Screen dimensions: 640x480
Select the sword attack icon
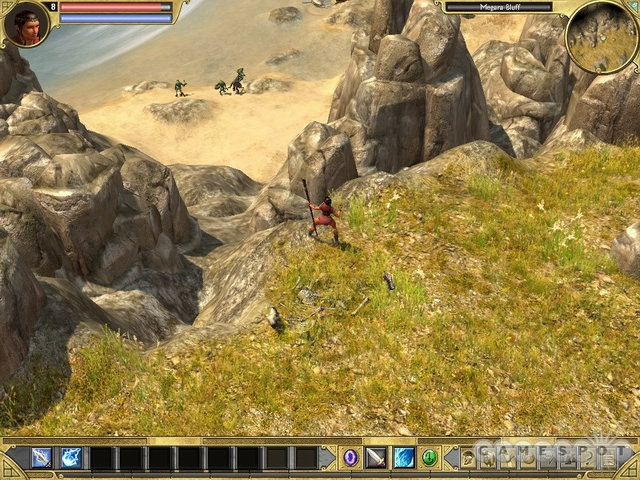(376, 458)
